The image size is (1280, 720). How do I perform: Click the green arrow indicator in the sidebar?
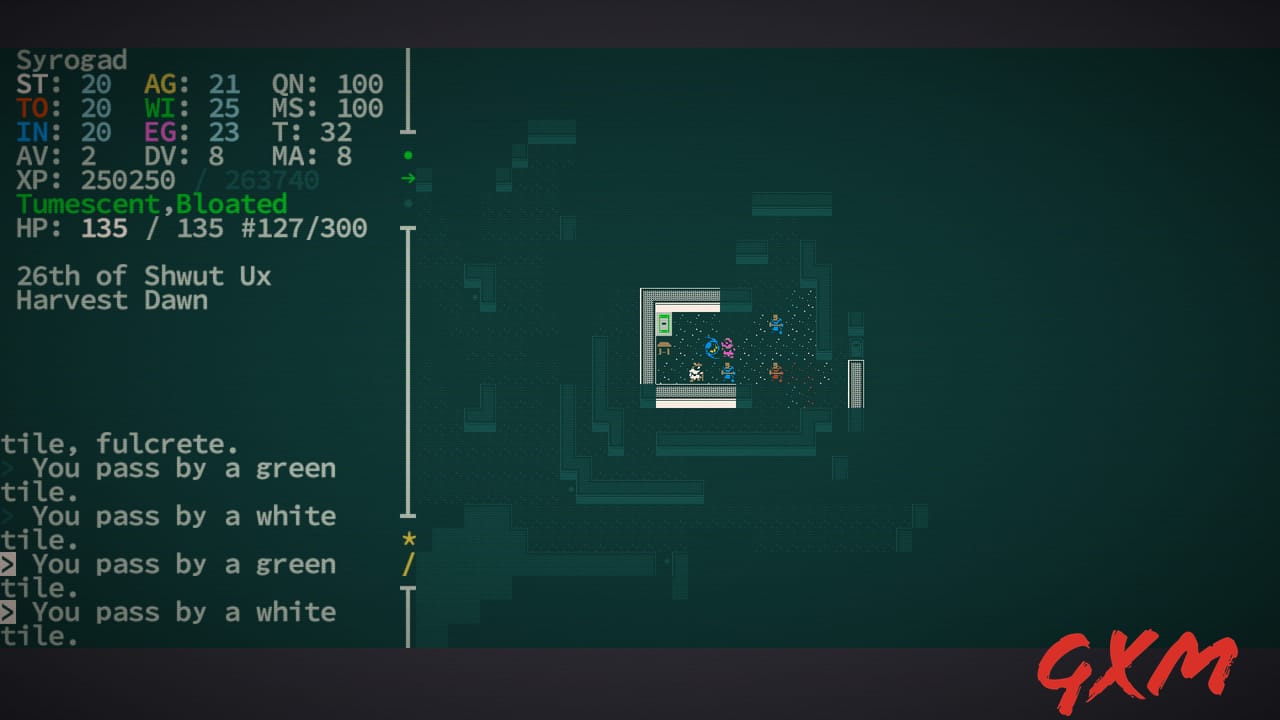click(409, 179)
